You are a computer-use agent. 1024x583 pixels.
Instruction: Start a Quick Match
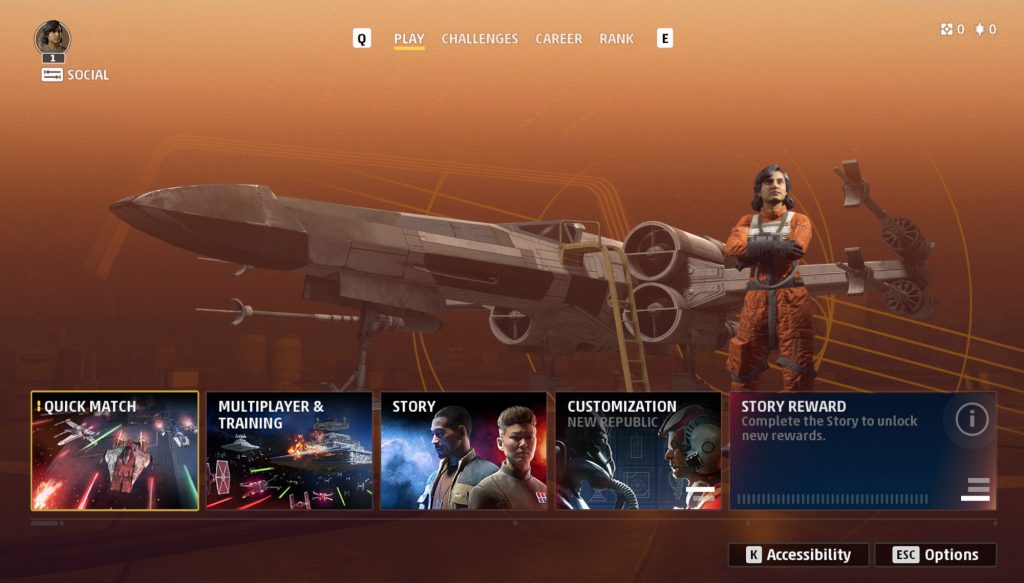[x=115, y=451]
